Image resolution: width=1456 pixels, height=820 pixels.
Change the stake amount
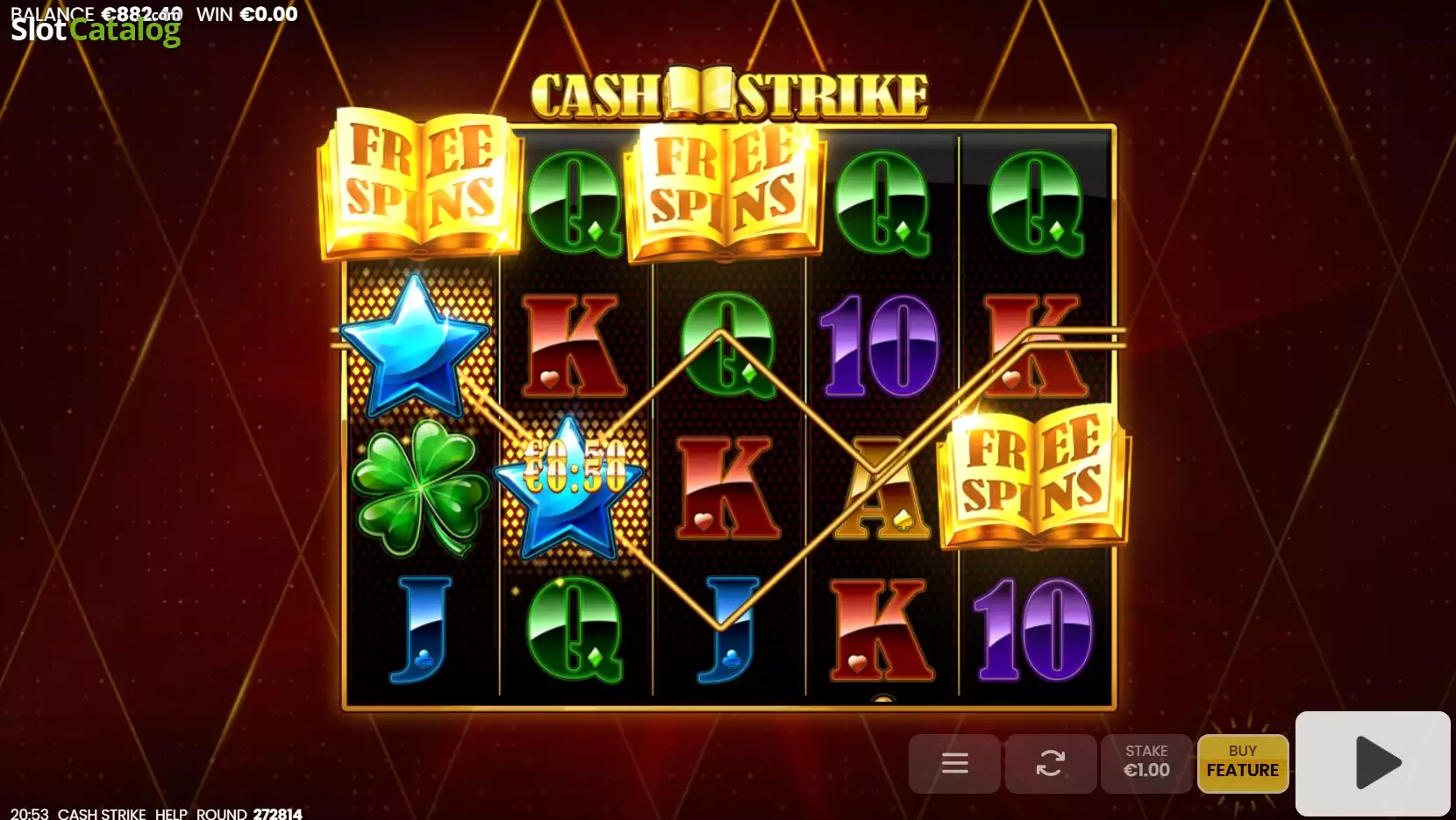coord(1146,763)
